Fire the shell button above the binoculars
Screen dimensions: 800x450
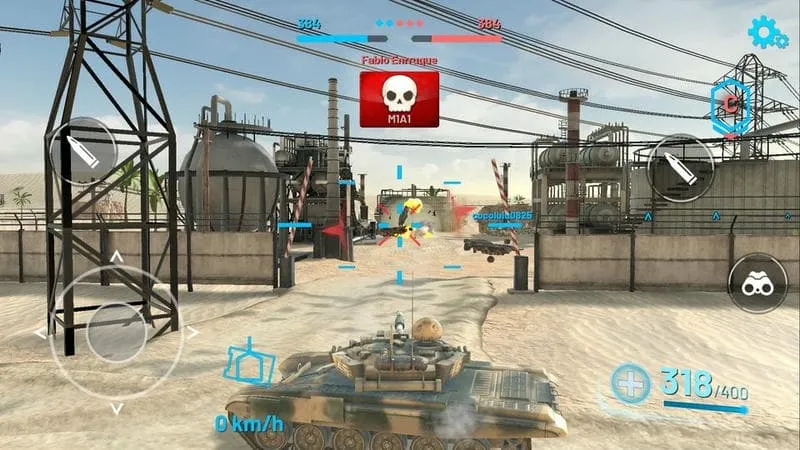click(680, 167)
